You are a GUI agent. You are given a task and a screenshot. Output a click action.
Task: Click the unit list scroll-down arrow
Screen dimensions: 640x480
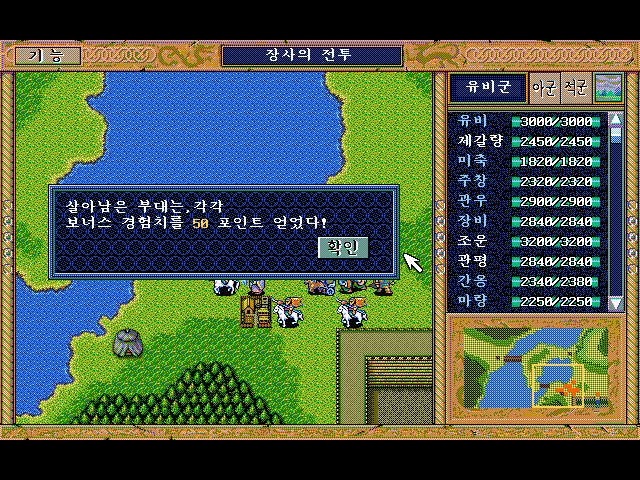tap(616, 302)
